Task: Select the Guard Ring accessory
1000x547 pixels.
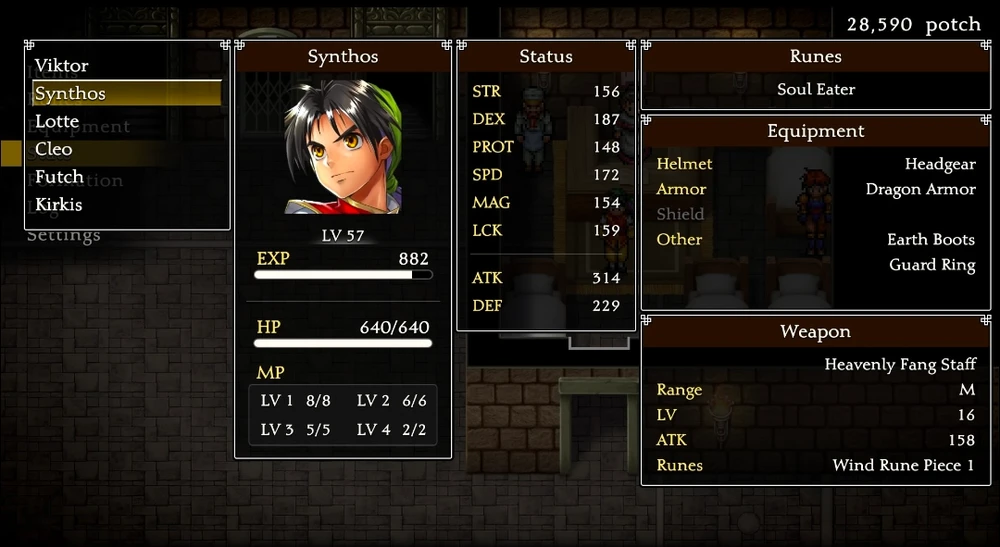Action: (932, 265)
